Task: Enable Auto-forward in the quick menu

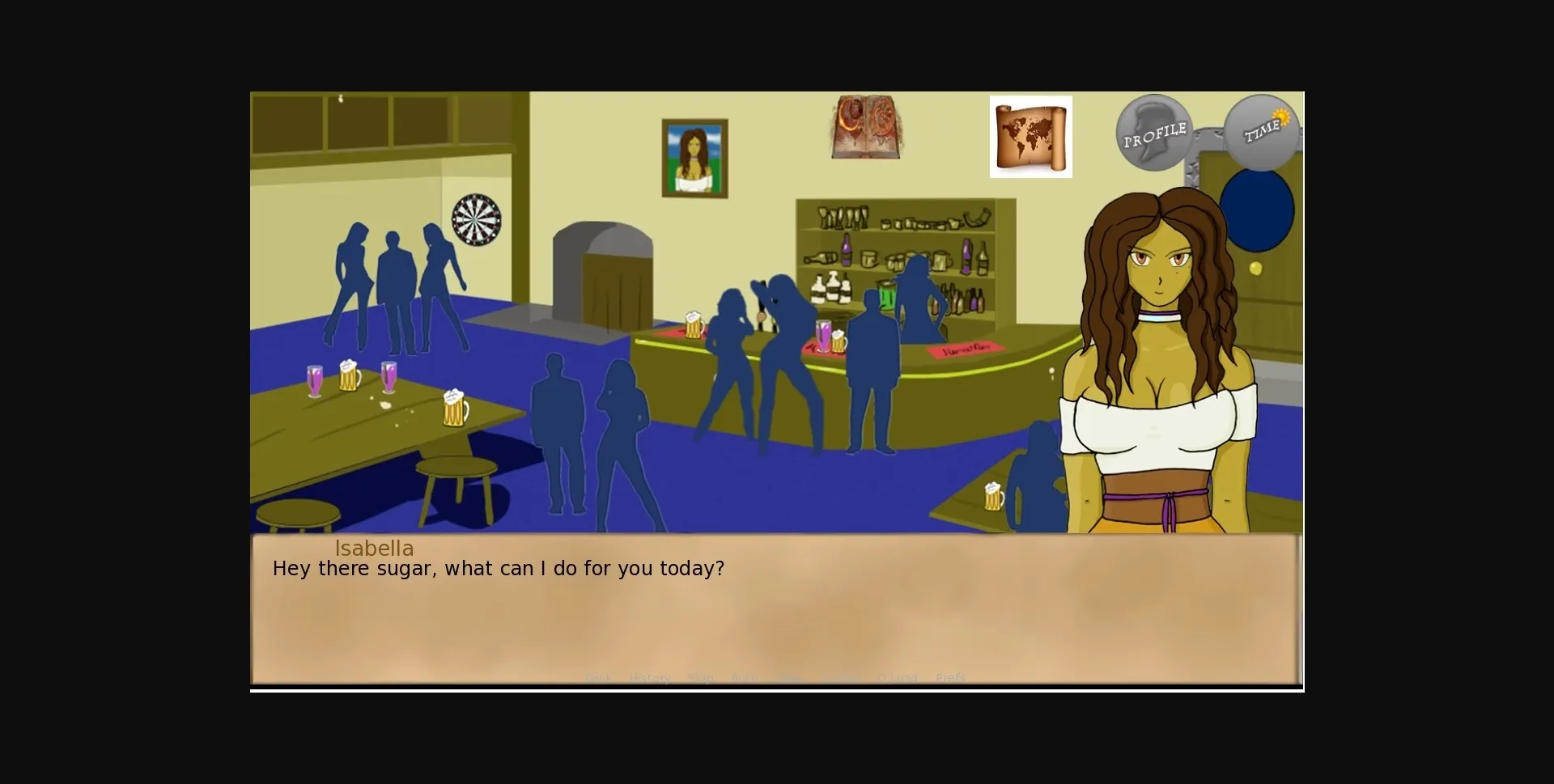Action: (744, 678)
